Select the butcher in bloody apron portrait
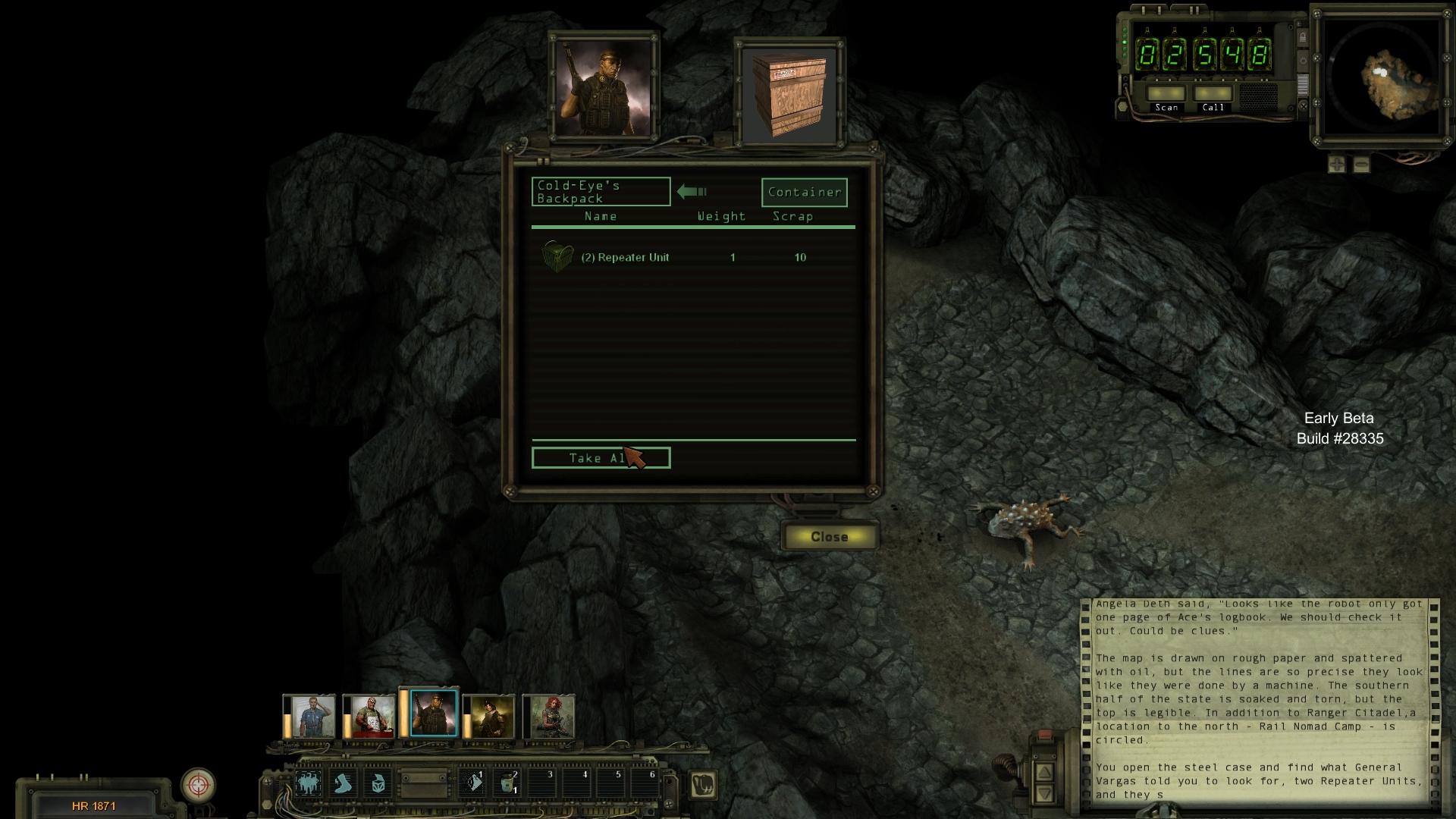 [372, 717]
